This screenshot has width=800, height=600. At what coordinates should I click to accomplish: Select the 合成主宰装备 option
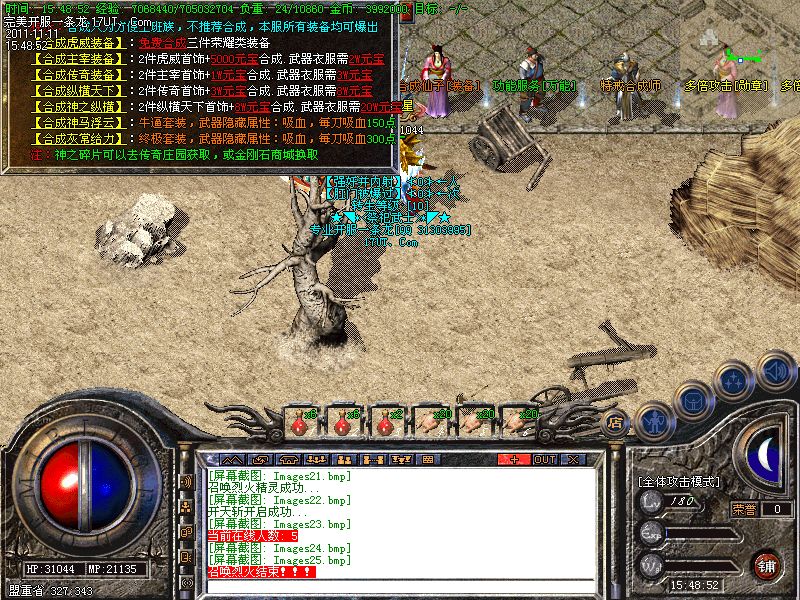coord(84,59)
